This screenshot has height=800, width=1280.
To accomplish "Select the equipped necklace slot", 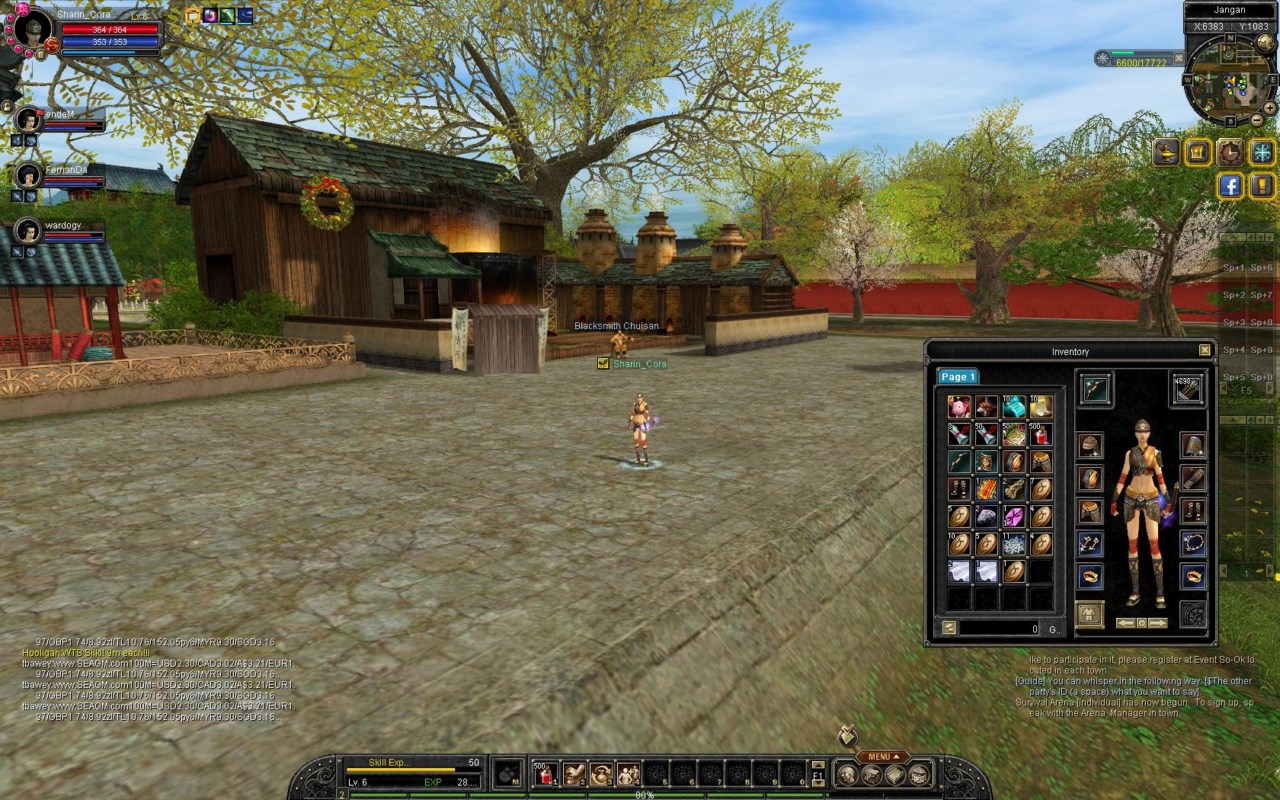I will (x=1193, y=544).
